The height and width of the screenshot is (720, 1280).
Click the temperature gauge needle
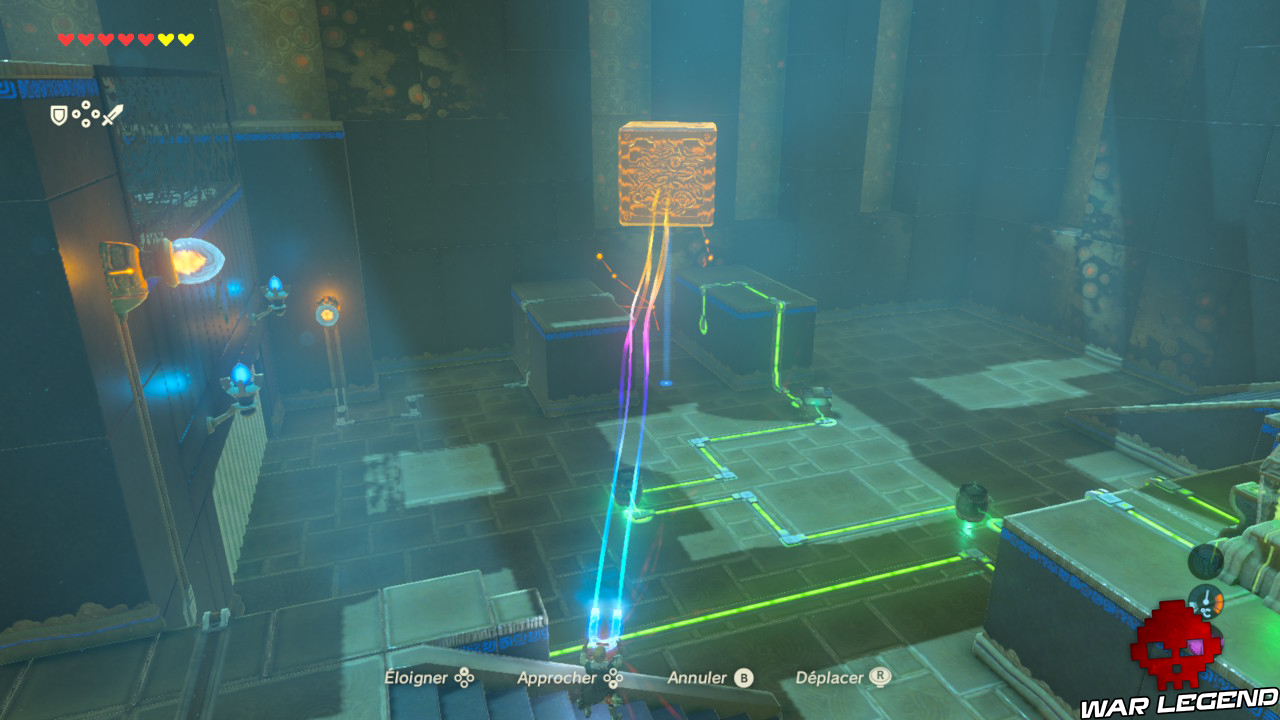tap(1206, 597)
